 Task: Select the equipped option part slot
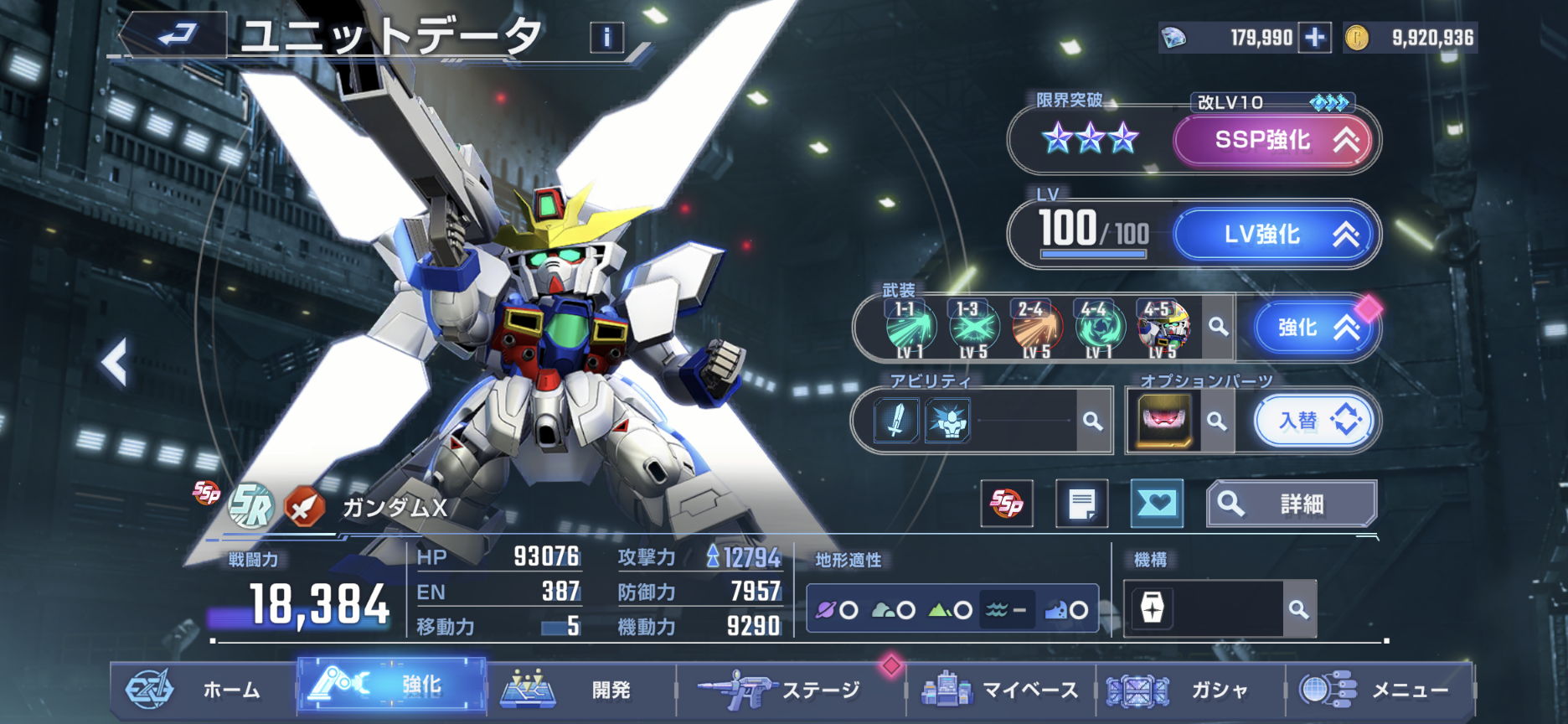pyautogui.click(x=1164, y=420)
